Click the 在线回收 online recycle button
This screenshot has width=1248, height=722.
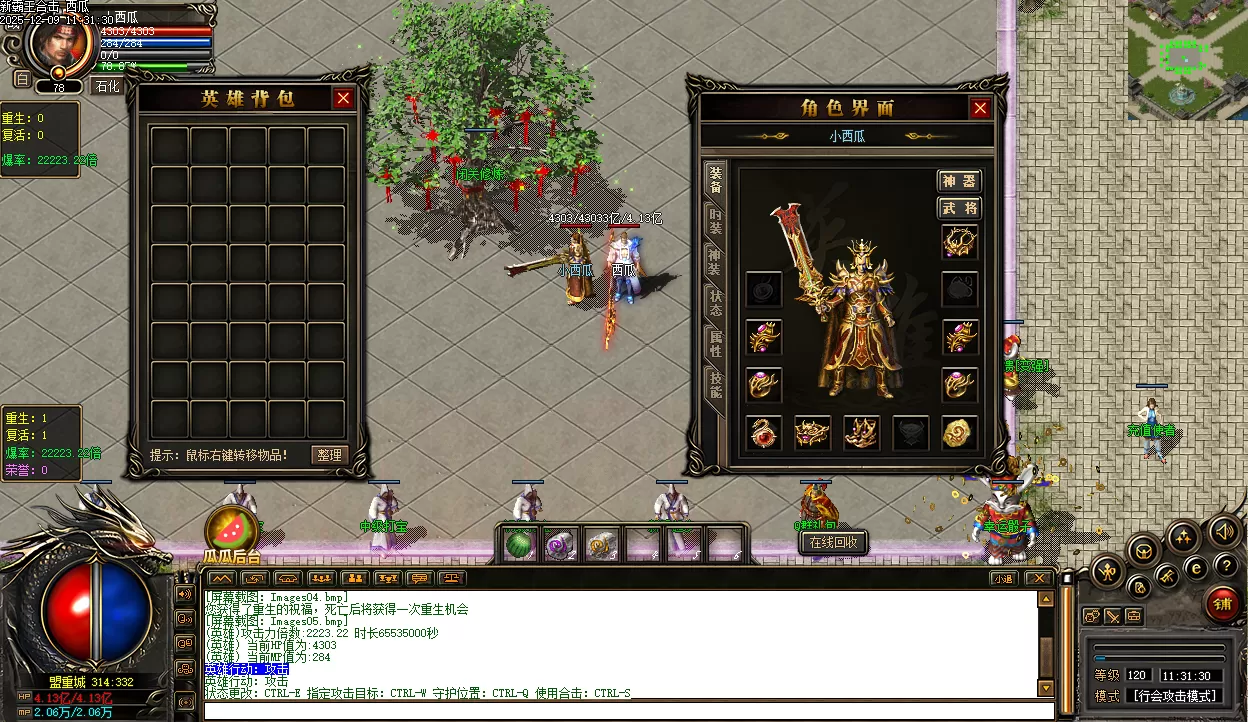(833, 542)
